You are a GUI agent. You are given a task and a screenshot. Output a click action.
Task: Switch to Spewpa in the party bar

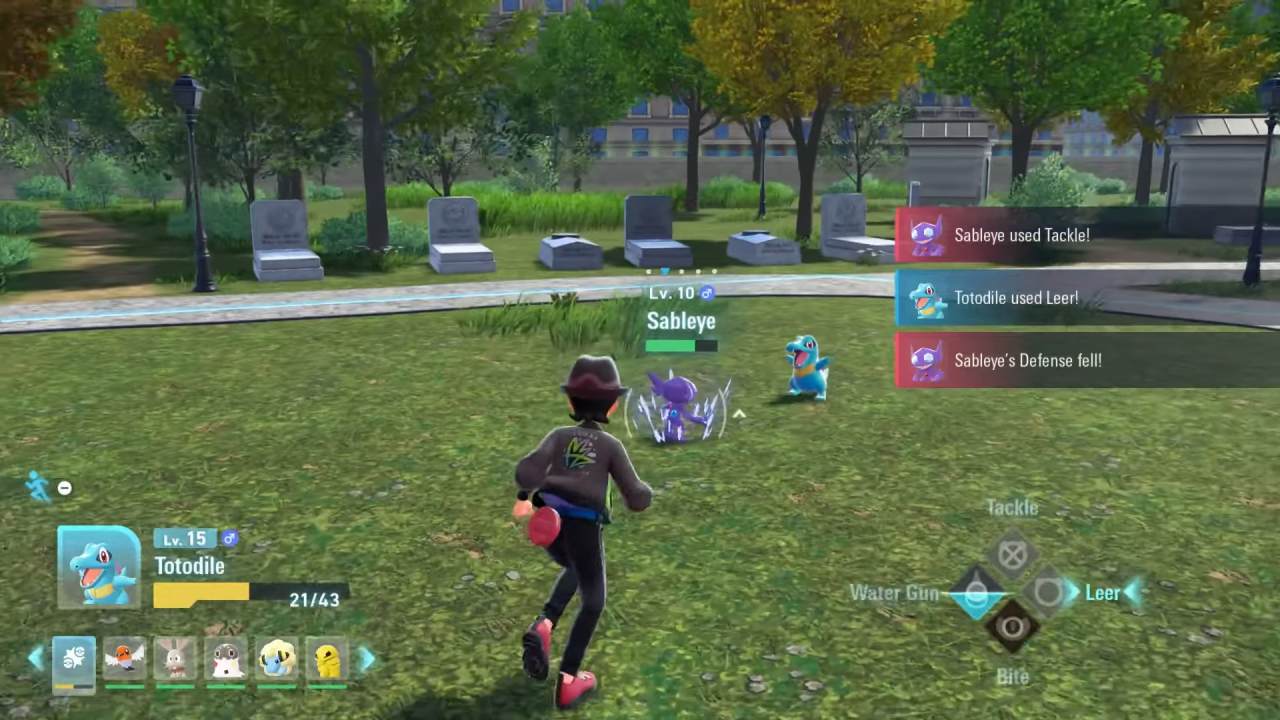[226, 661]
